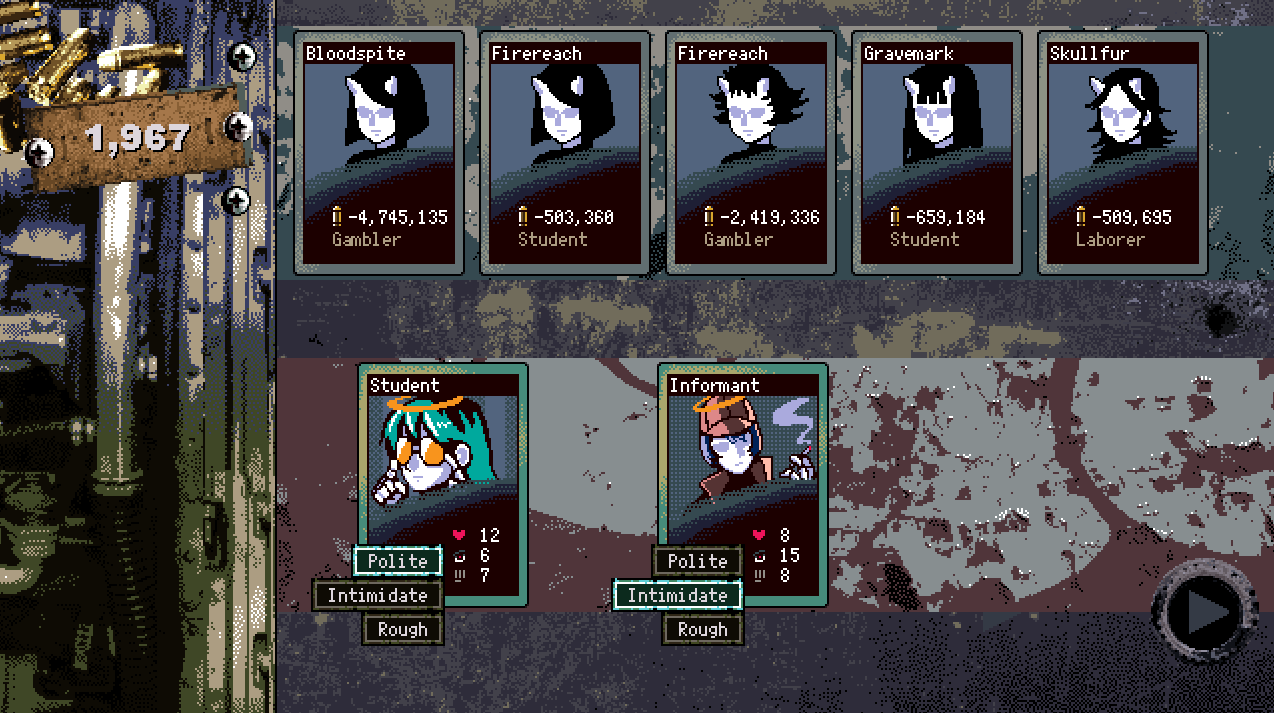1274x713 pixels.
Task: Pick the Firereach Gambler debtor card
Action: pos(751,152)
